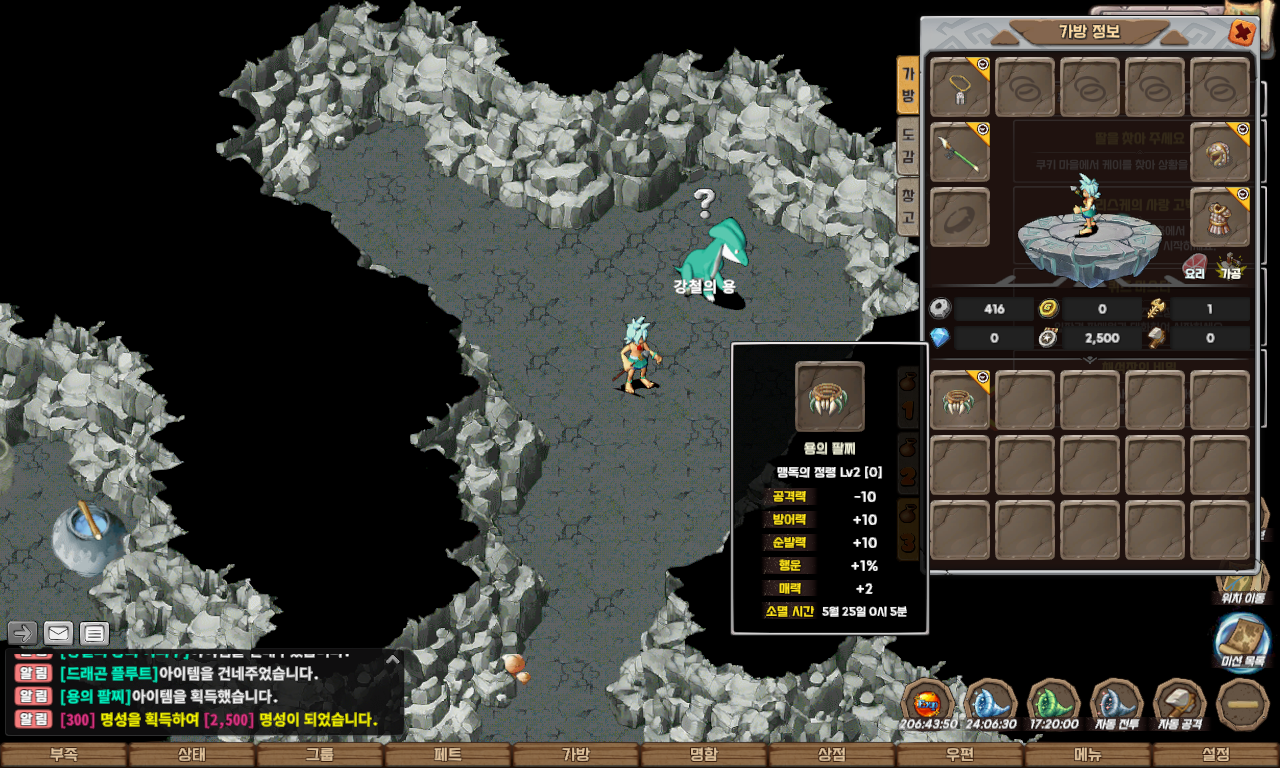Open the 상태 status menu
1280x768 pixels.
(191, 755)
